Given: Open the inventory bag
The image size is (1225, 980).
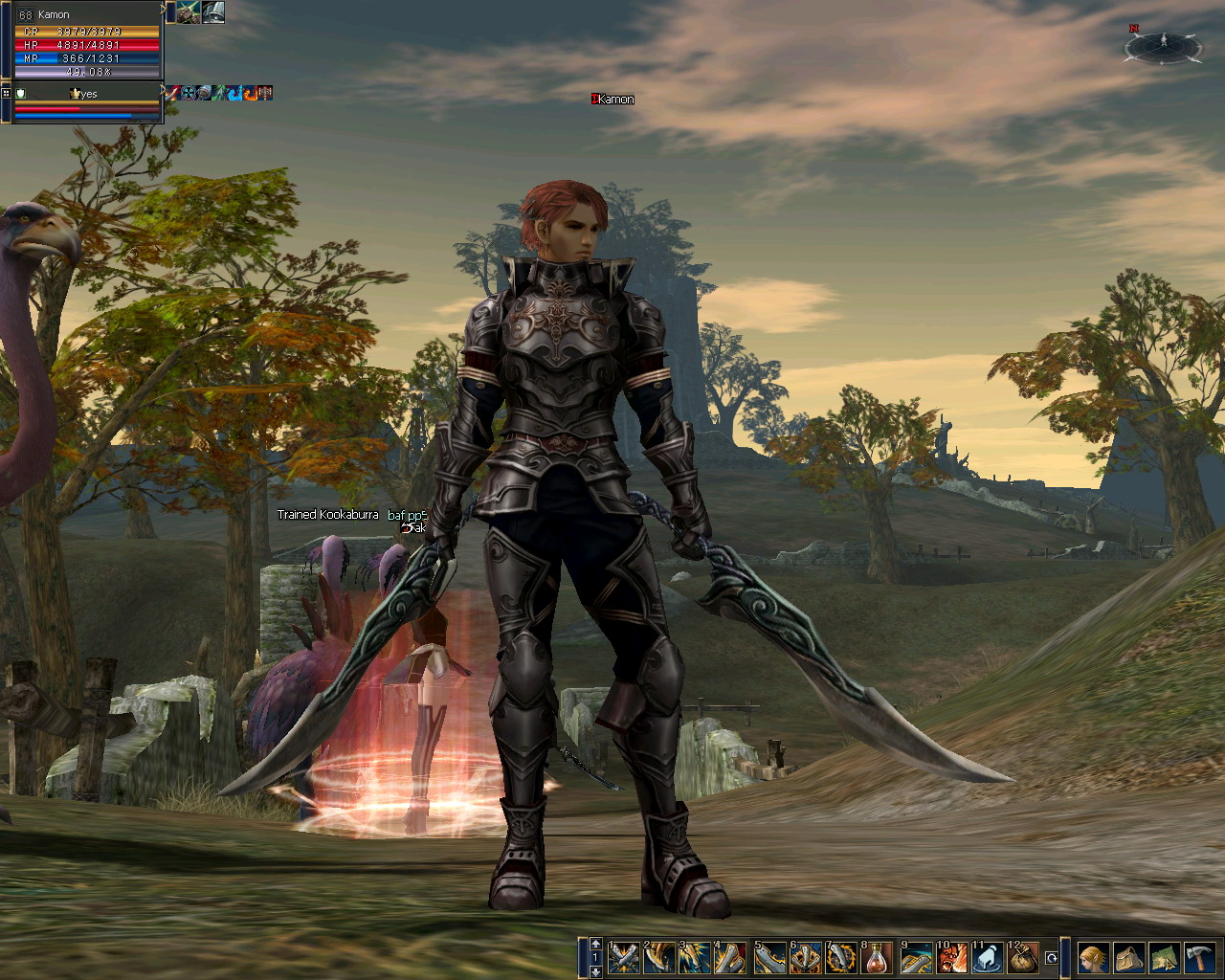Looking at the screenshot, I should [x=1127, y=957].
